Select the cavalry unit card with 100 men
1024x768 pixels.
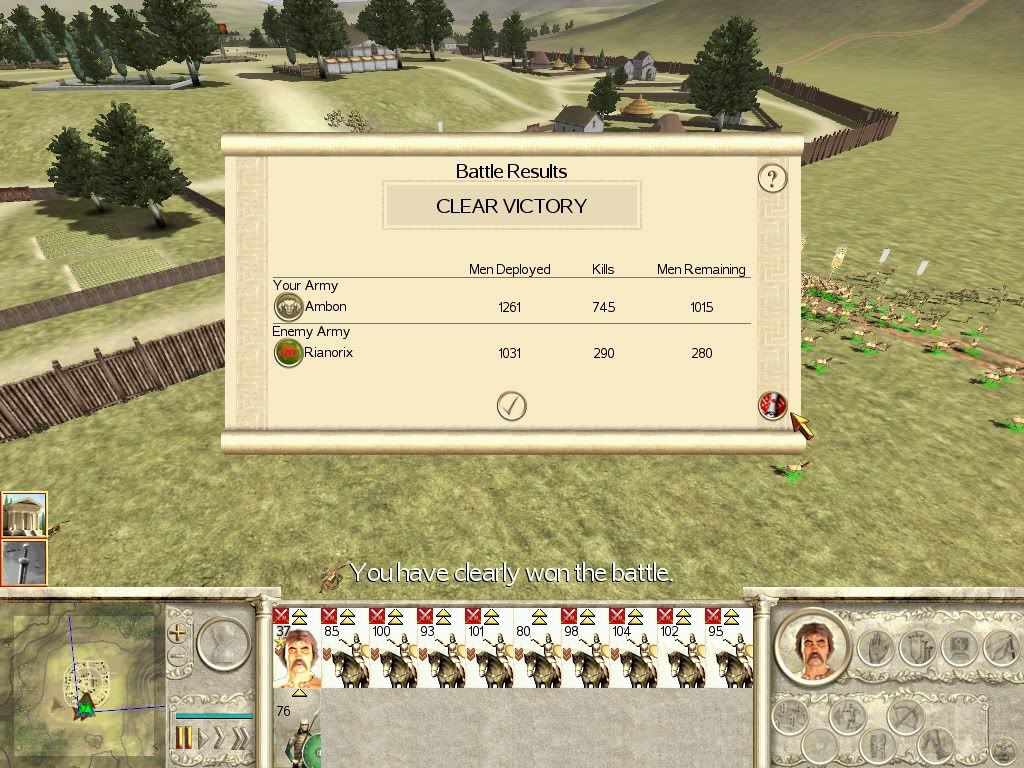(392, 648)
